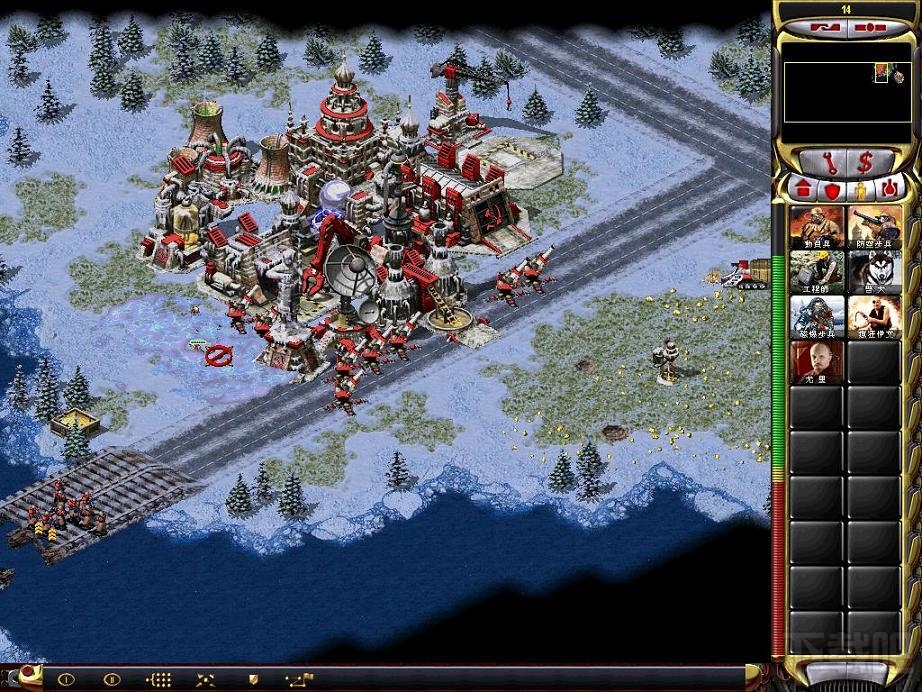Open the shield defenses build tab

[x=830, y=188]
